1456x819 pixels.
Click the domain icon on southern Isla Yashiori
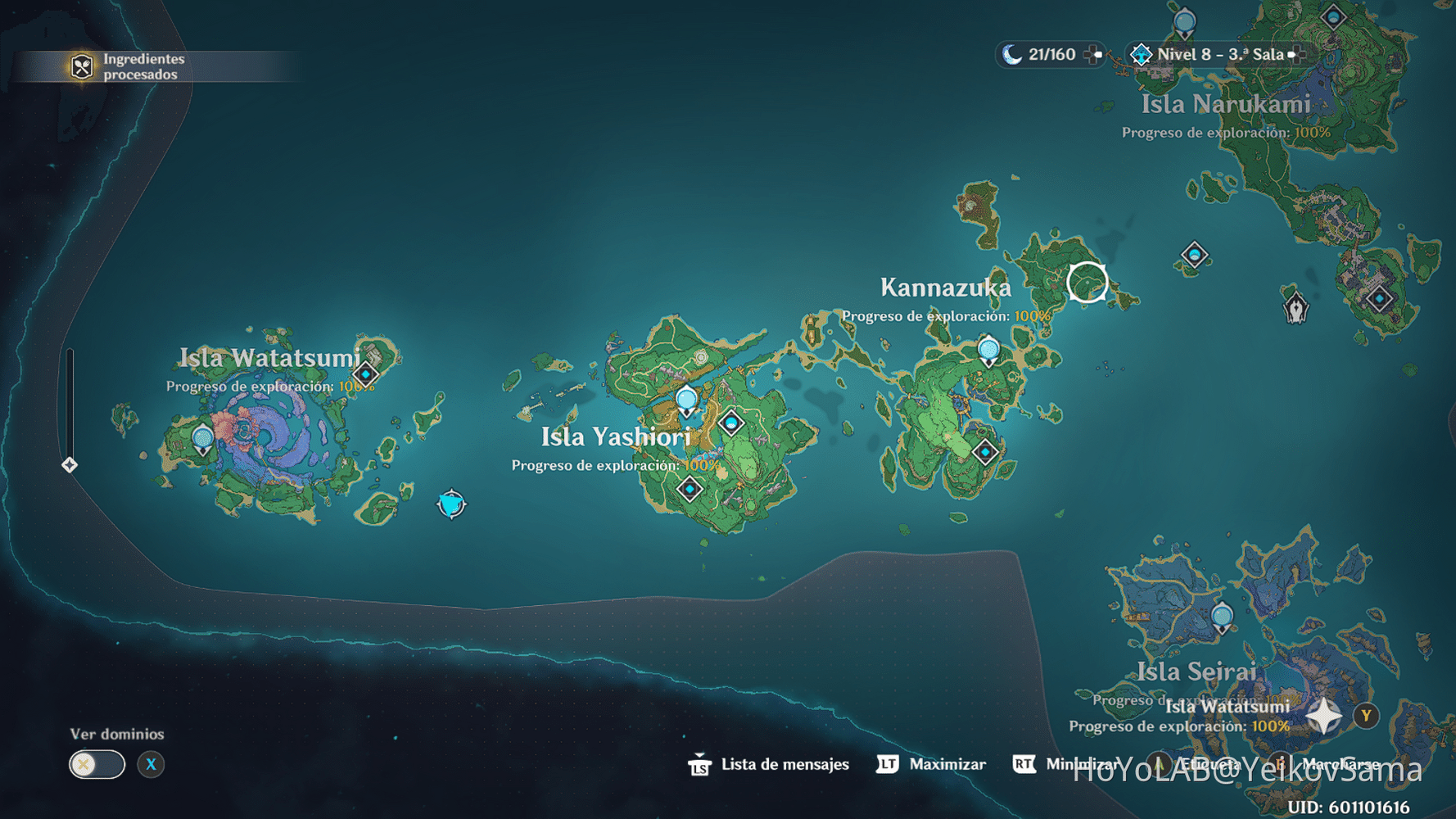pos(690,489)
